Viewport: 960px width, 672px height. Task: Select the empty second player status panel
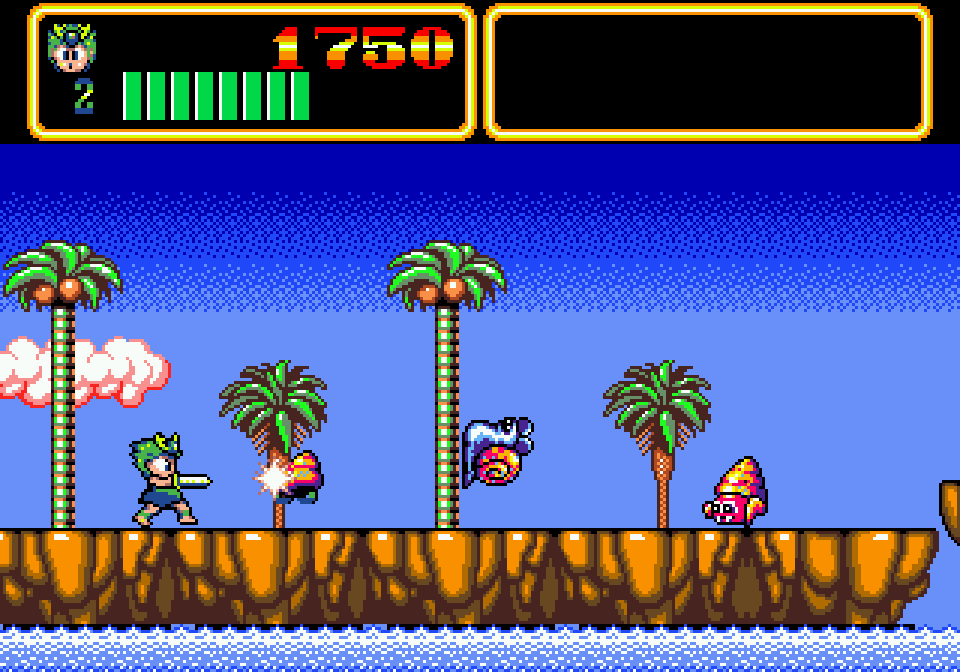[x=708, y=71]
